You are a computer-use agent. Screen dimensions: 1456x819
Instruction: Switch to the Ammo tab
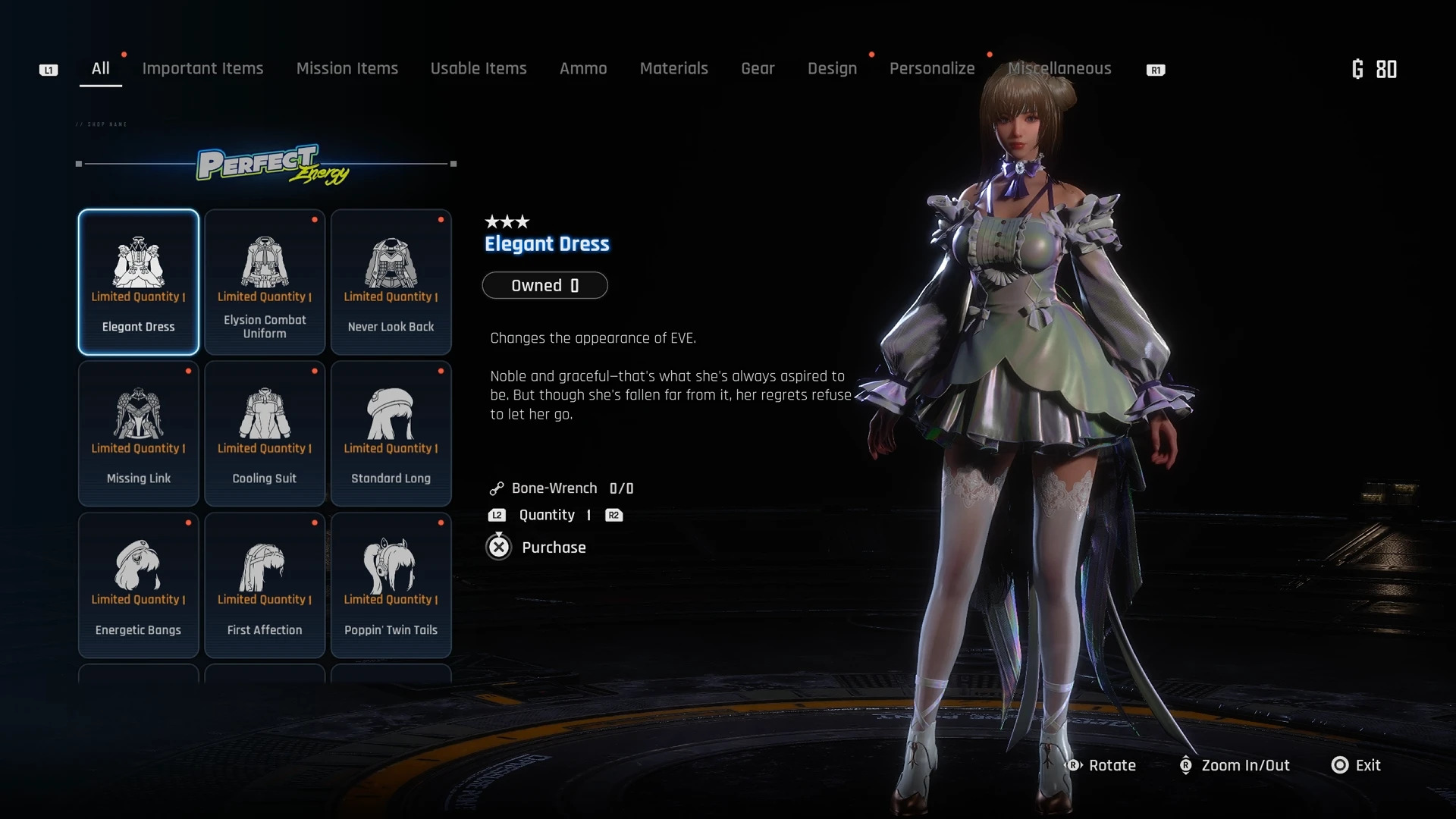click(582, 68)
